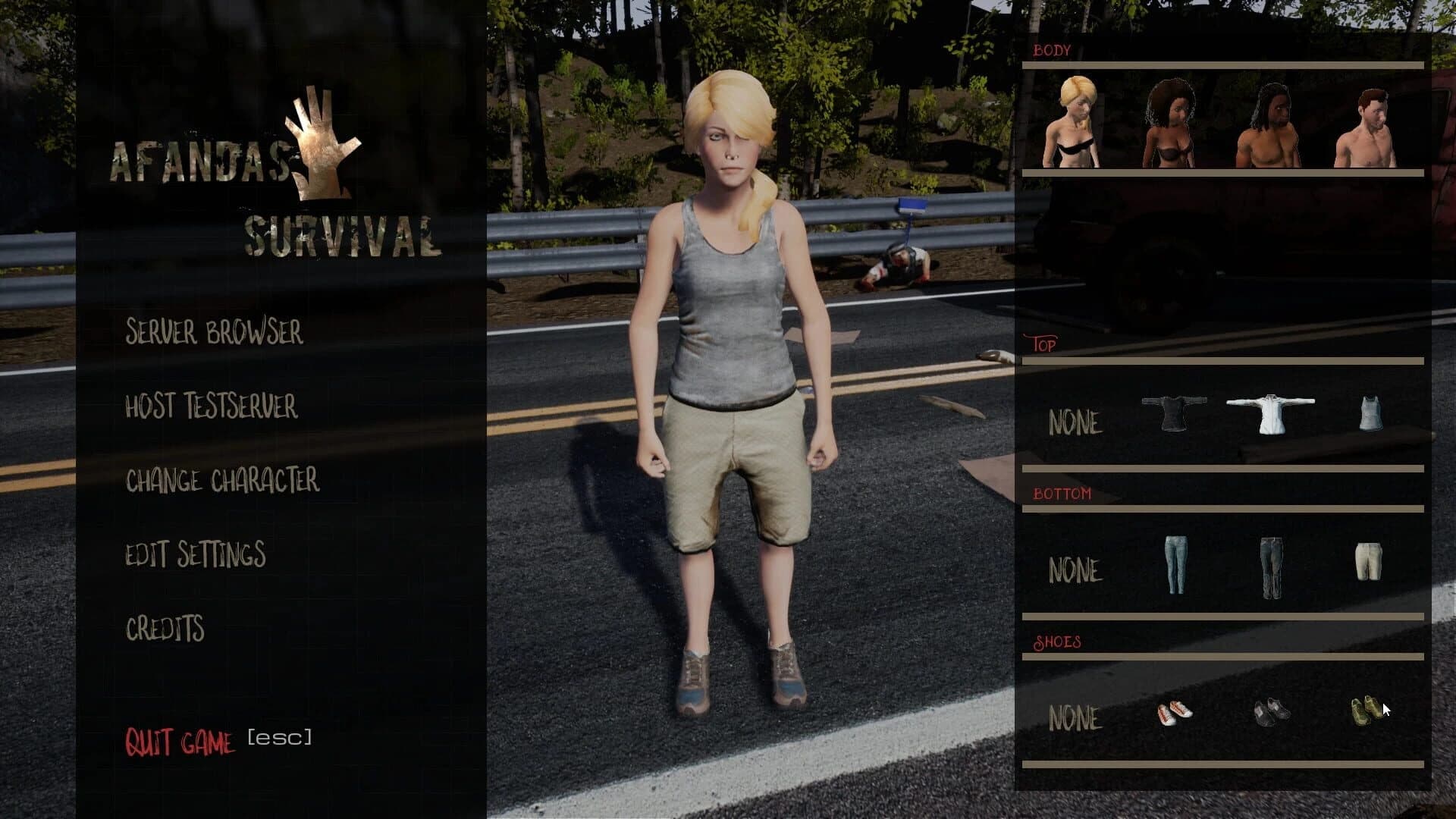Screen dimensions: 1456x819
Task: Click Change Character
Action: pyautogui.click(x=224, y=479)
